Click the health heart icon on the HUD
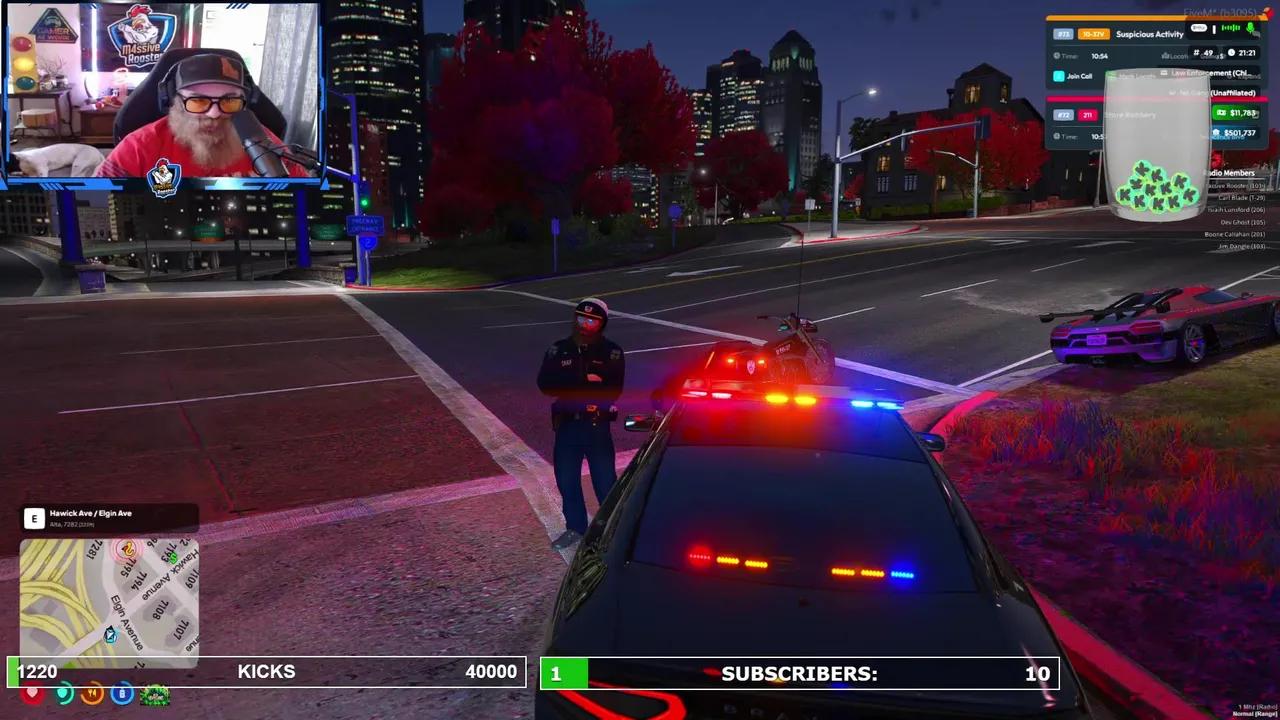The width and height of the screenshot is (1280, 720). pyautogui.click(x=32, y=693)
